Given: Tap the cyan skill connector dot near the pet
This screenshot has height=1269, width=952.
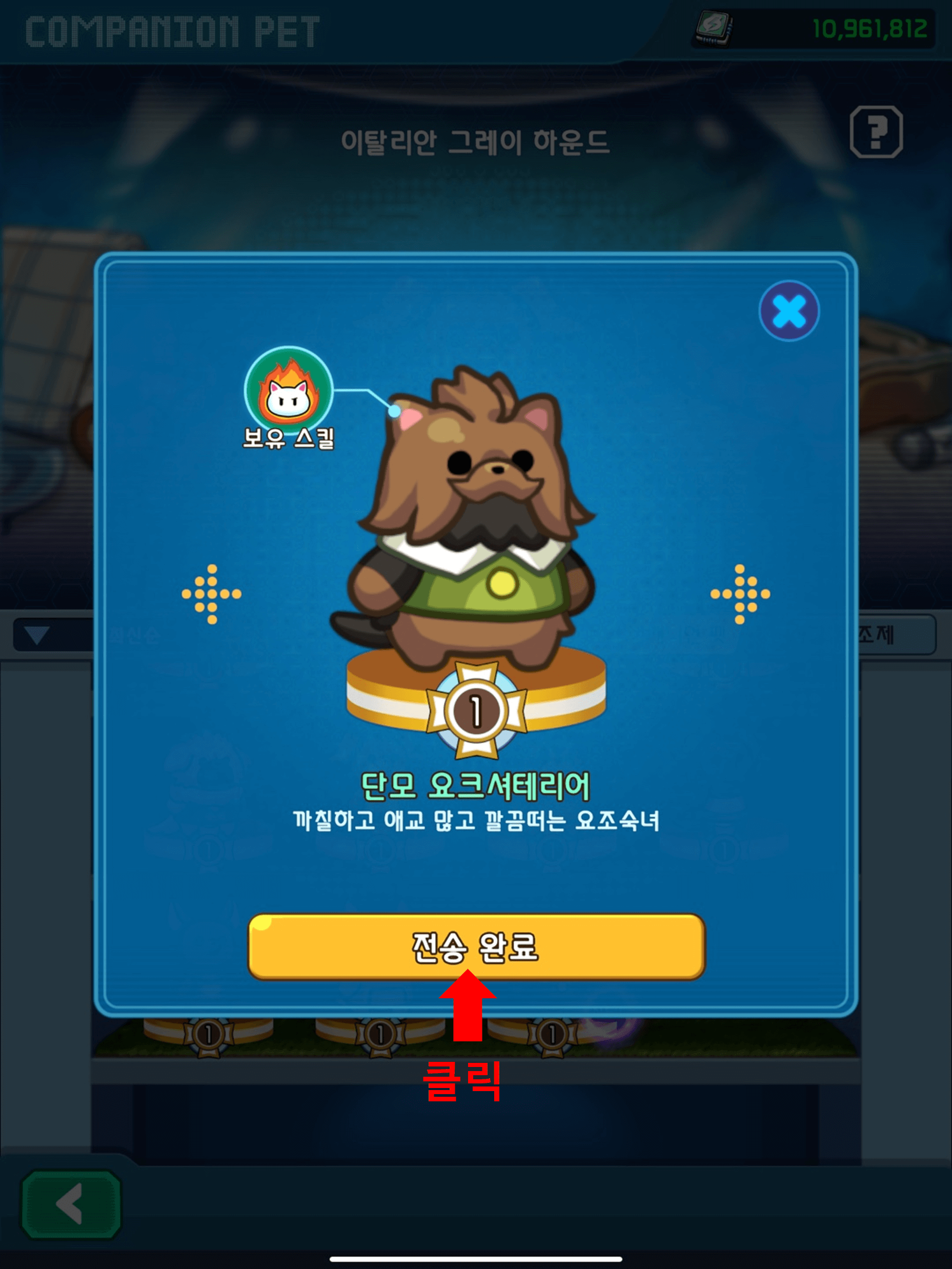Looking at the screenshot, I should click(395, 411).
